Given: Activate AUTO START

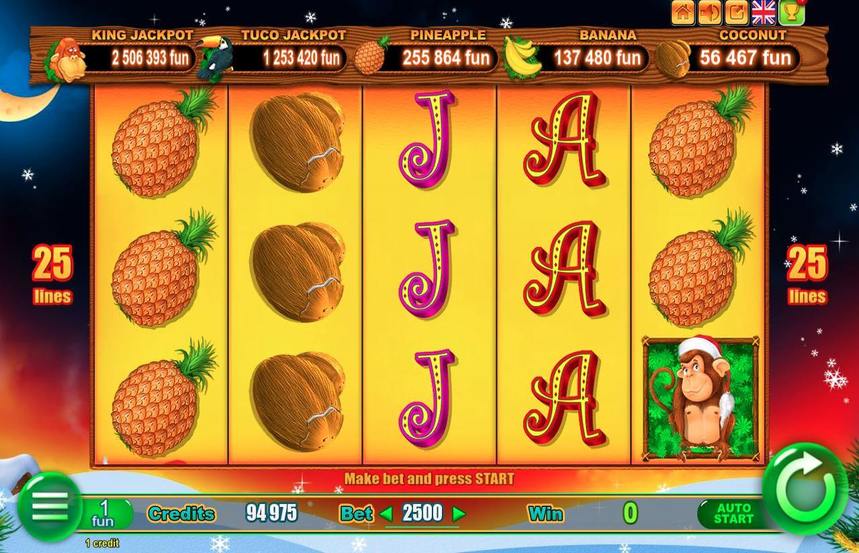Looking at the screenshot, I should 733,514.
